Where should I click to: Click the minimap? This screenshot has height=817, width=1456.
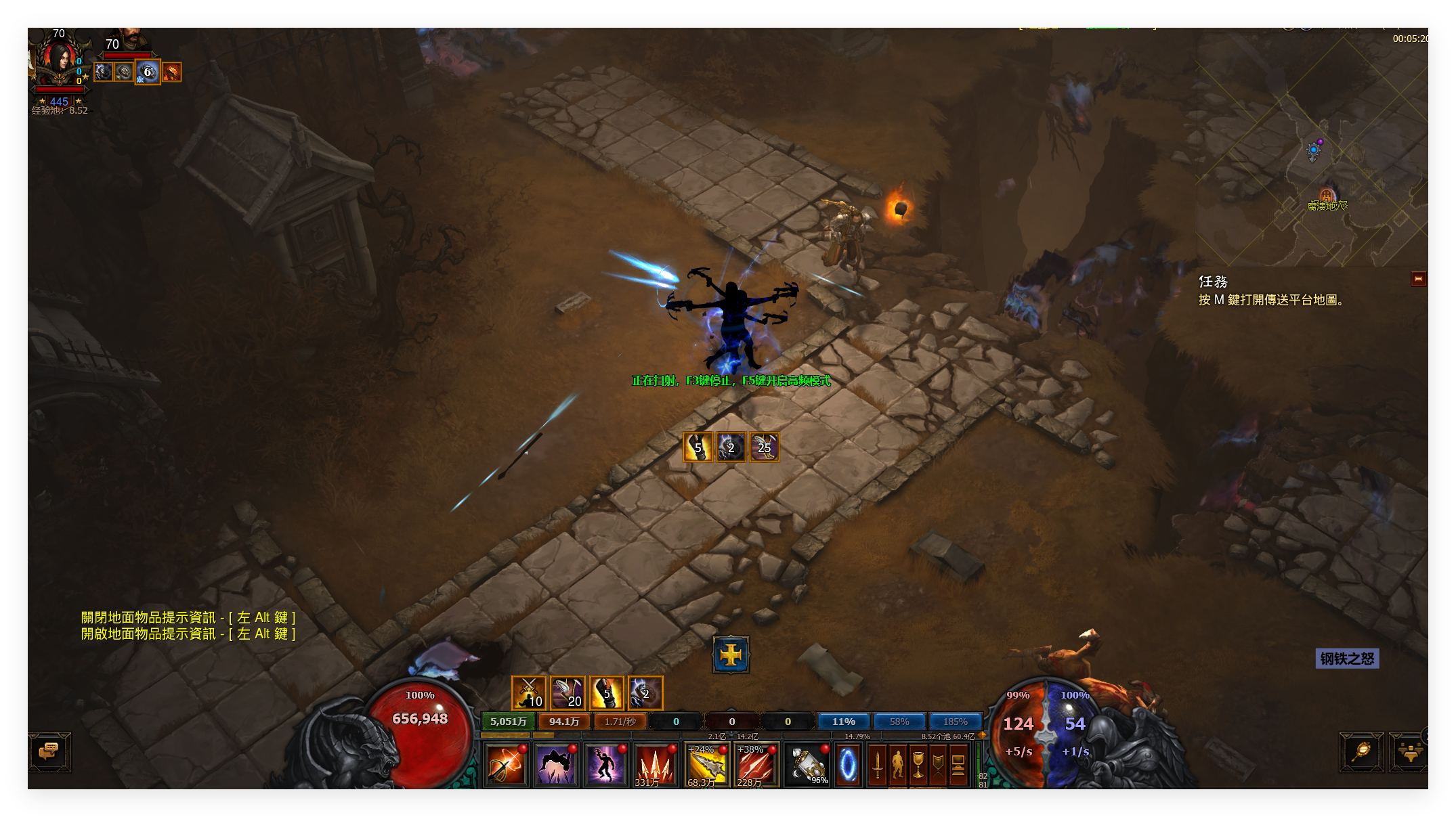(1310, 149)
